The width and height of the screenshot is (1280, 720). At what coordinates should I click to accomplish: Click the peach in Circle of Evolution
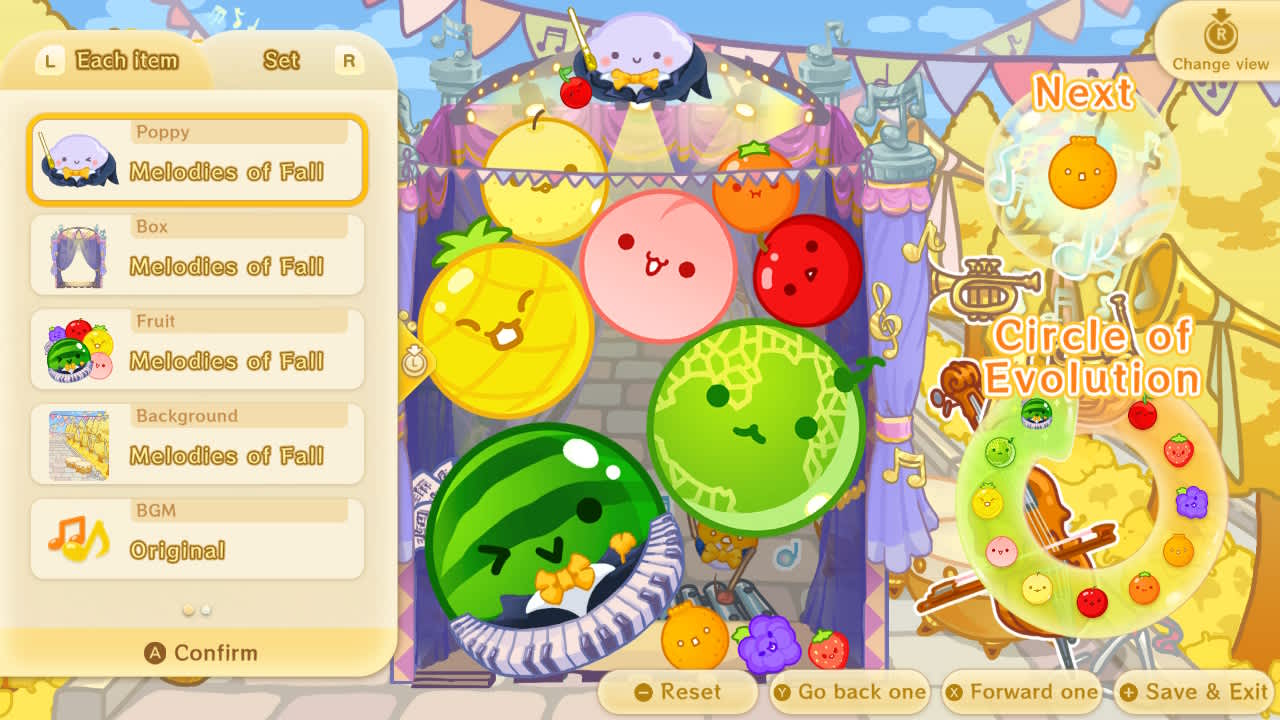click(x=999, y=550)
